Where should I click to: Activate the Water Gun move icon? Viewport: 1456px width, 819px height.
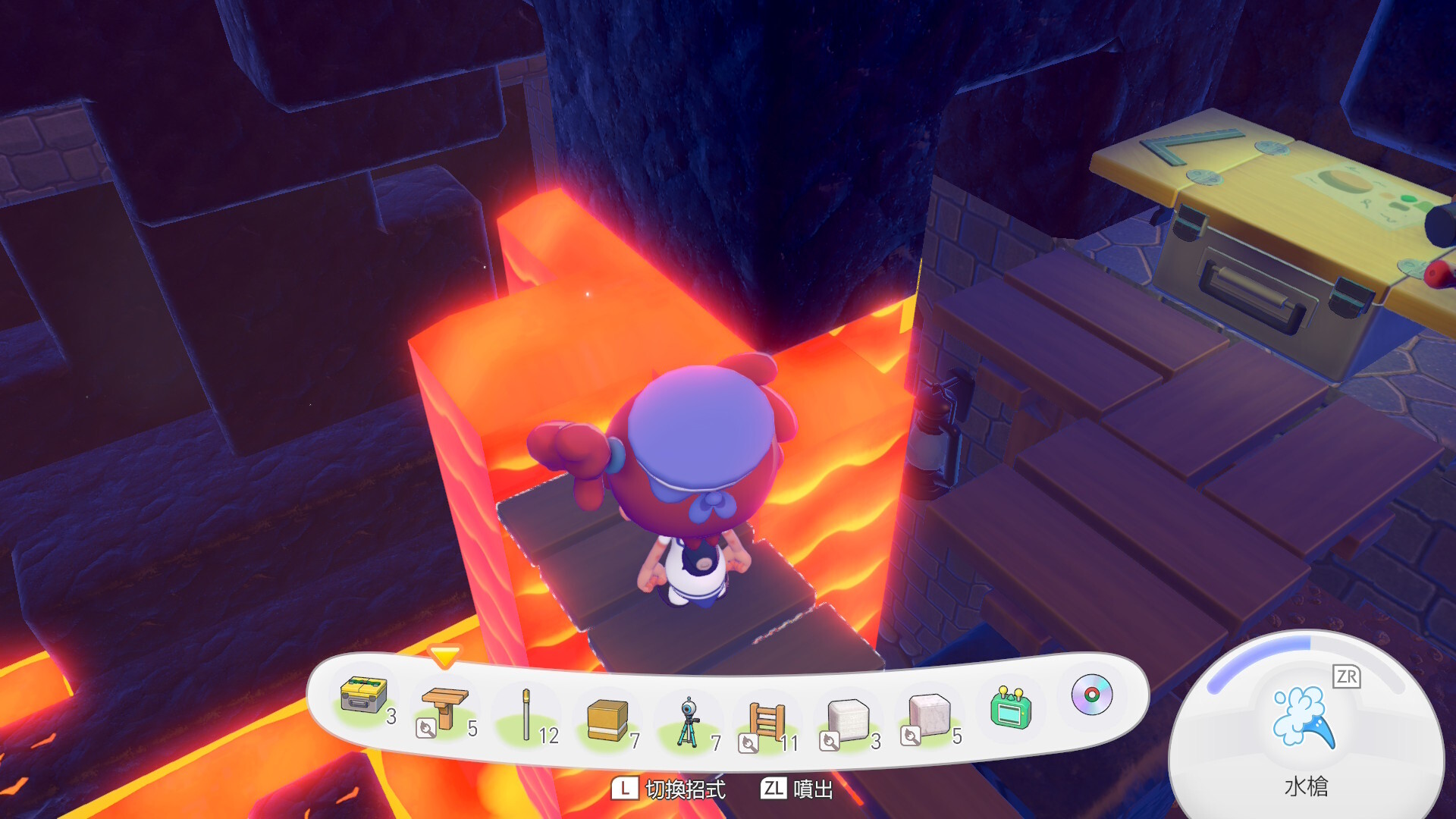(x=1304, y=717)
